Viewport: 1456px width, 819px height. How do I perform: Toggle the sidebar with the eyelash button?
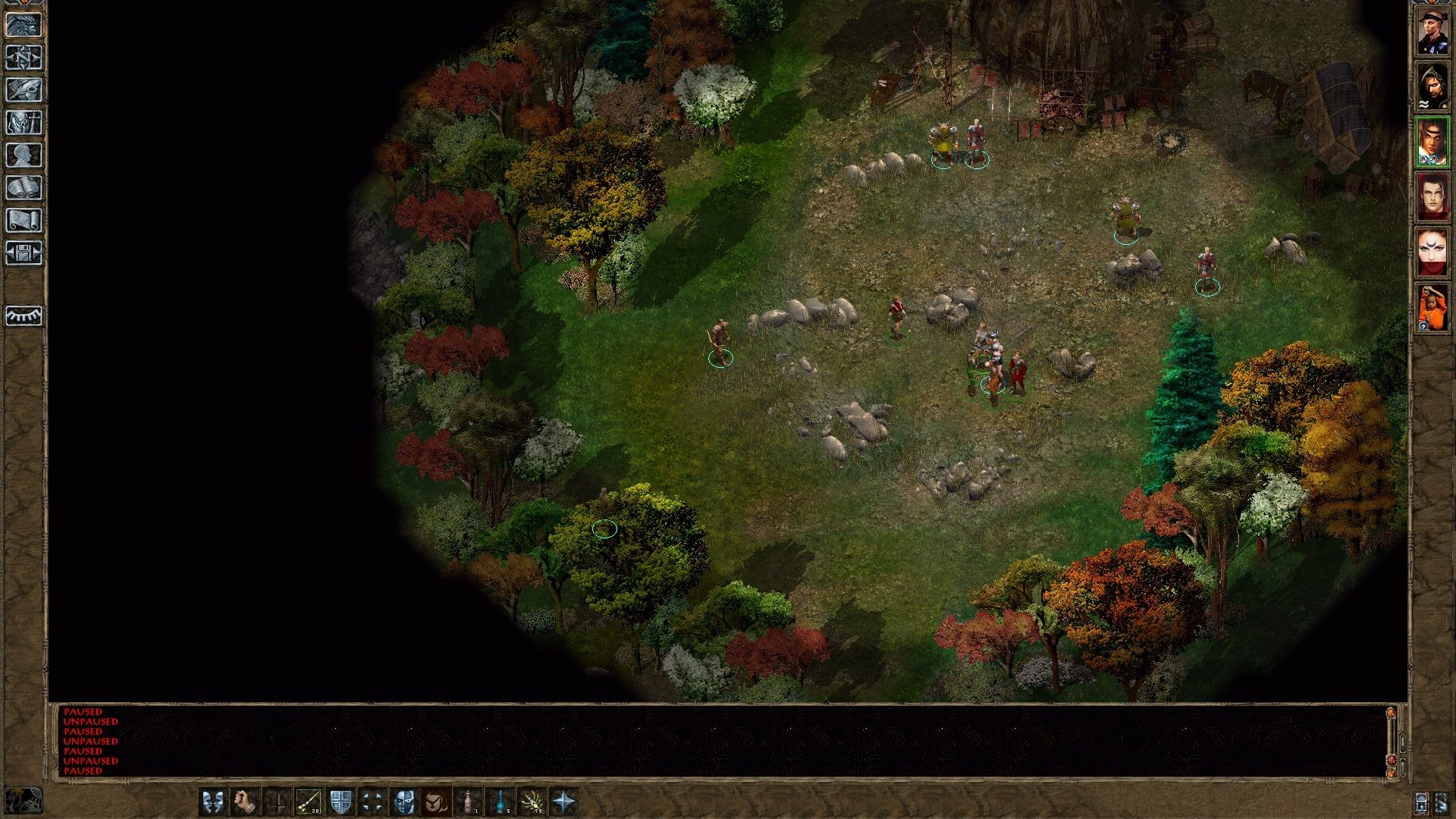click(x=24, y=315)
